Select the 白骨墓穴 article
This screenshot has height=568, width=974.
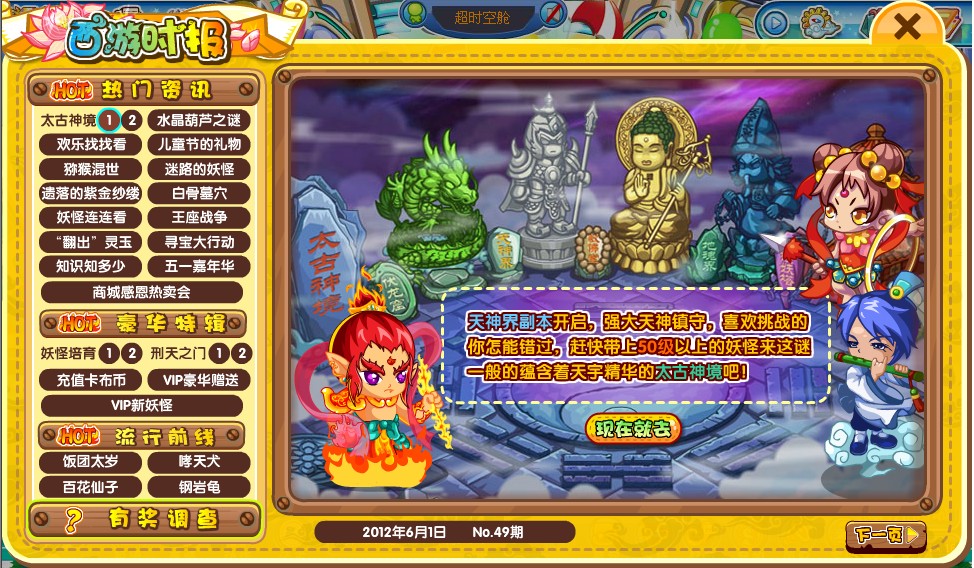tap(199, 193)
